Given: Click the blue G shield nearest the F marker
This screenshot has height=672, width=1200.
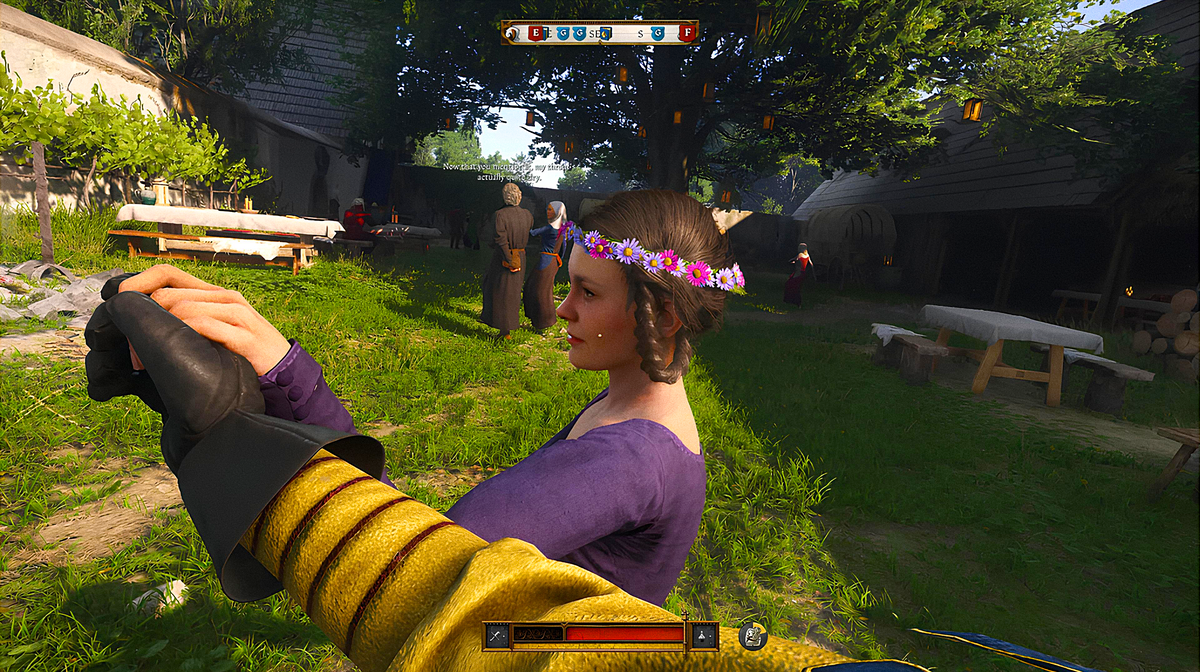Looking at the screenshot, I should coord(658,33).
